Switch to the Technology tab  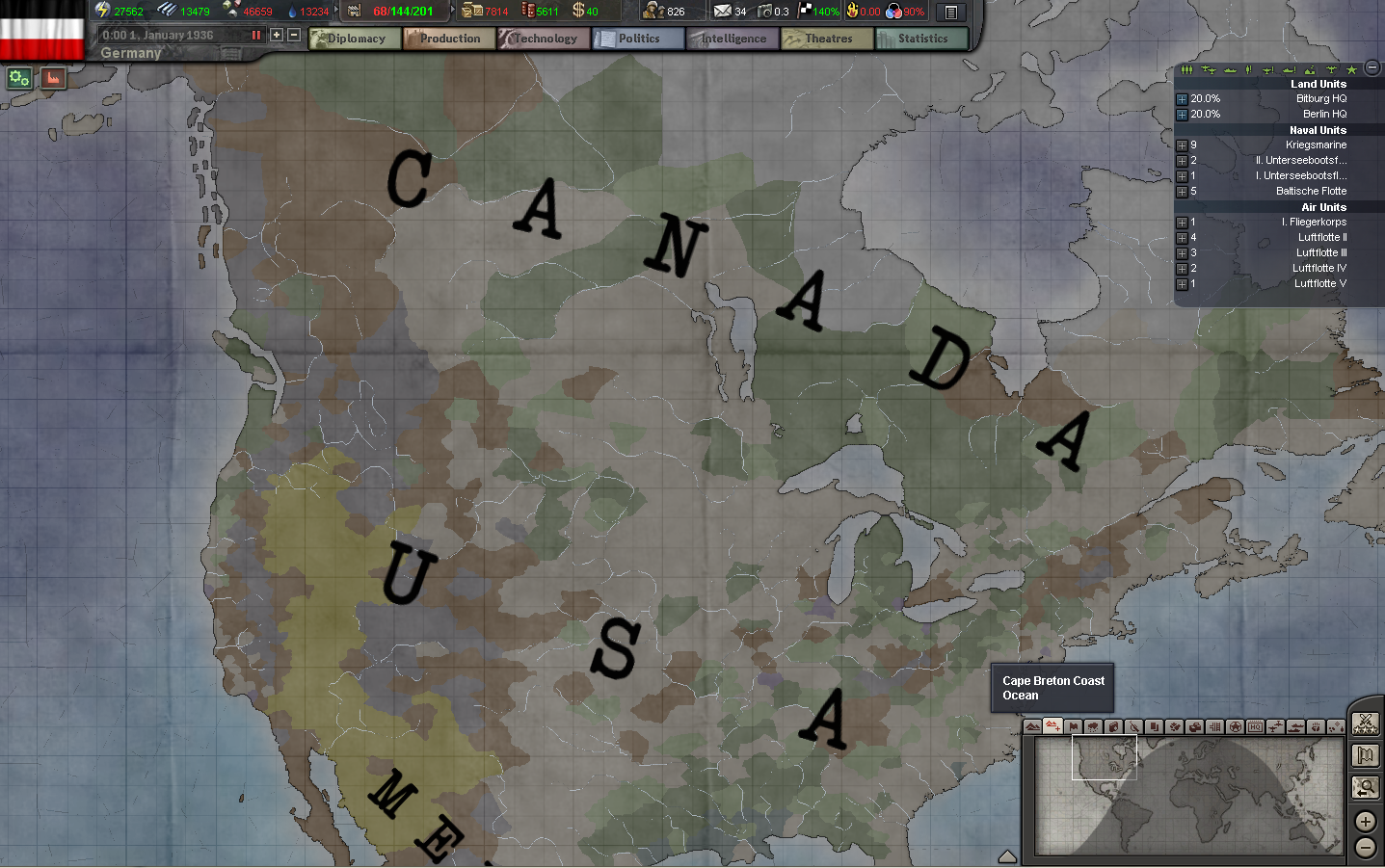click(x=542, y=39)
